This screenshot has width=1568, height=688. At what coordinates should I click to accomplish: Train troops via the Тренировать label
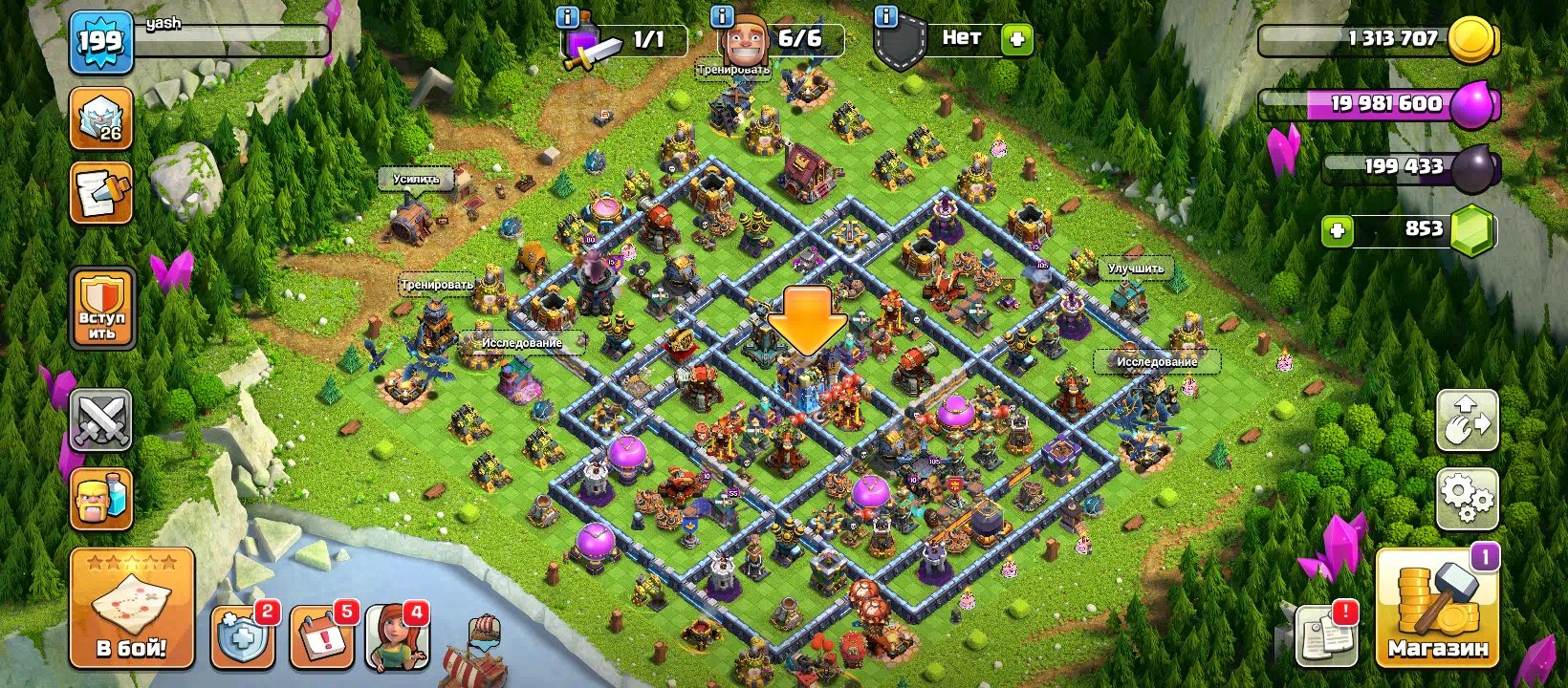(437, 283)
